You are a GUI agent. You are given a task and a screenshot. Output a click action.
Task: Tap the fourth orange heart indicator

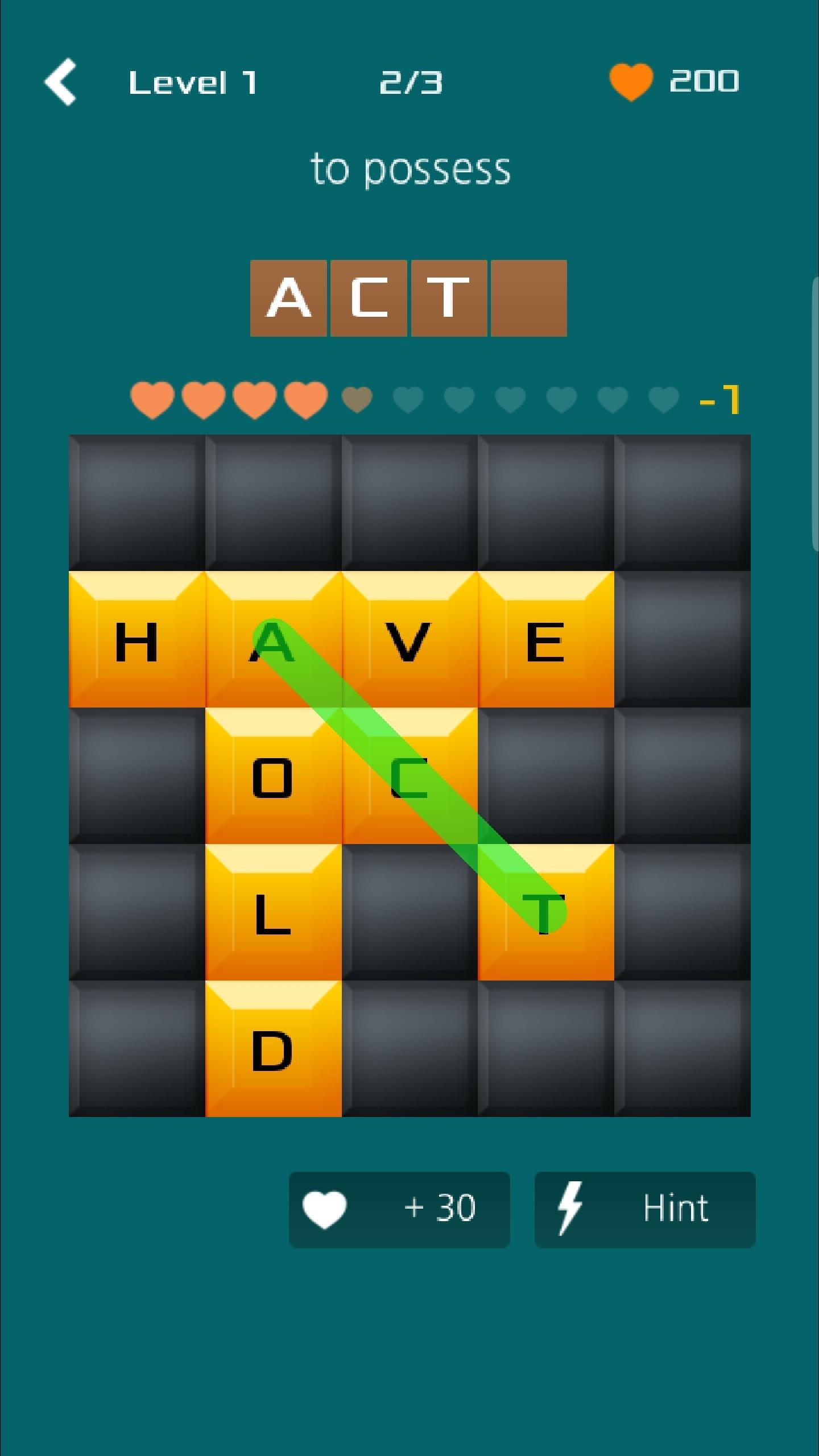[x=305, y=399]
